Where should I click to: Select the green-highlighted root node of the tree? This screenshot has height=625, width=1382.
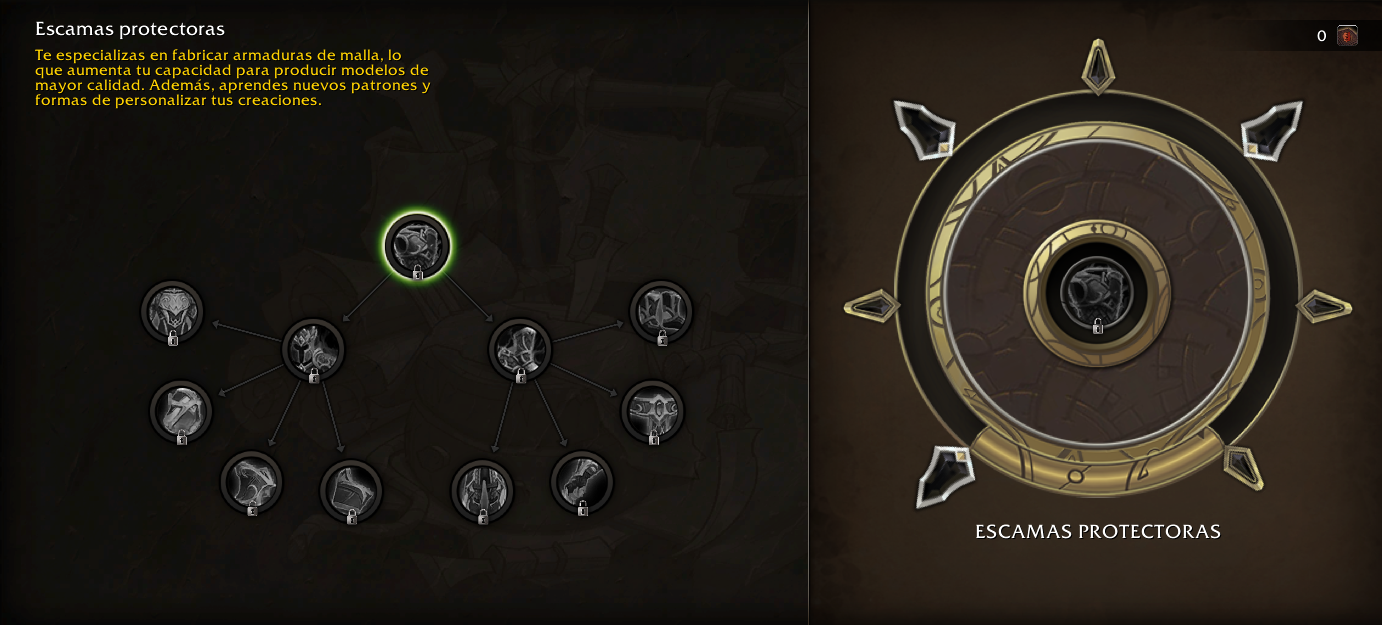click(x=418, y=246)
